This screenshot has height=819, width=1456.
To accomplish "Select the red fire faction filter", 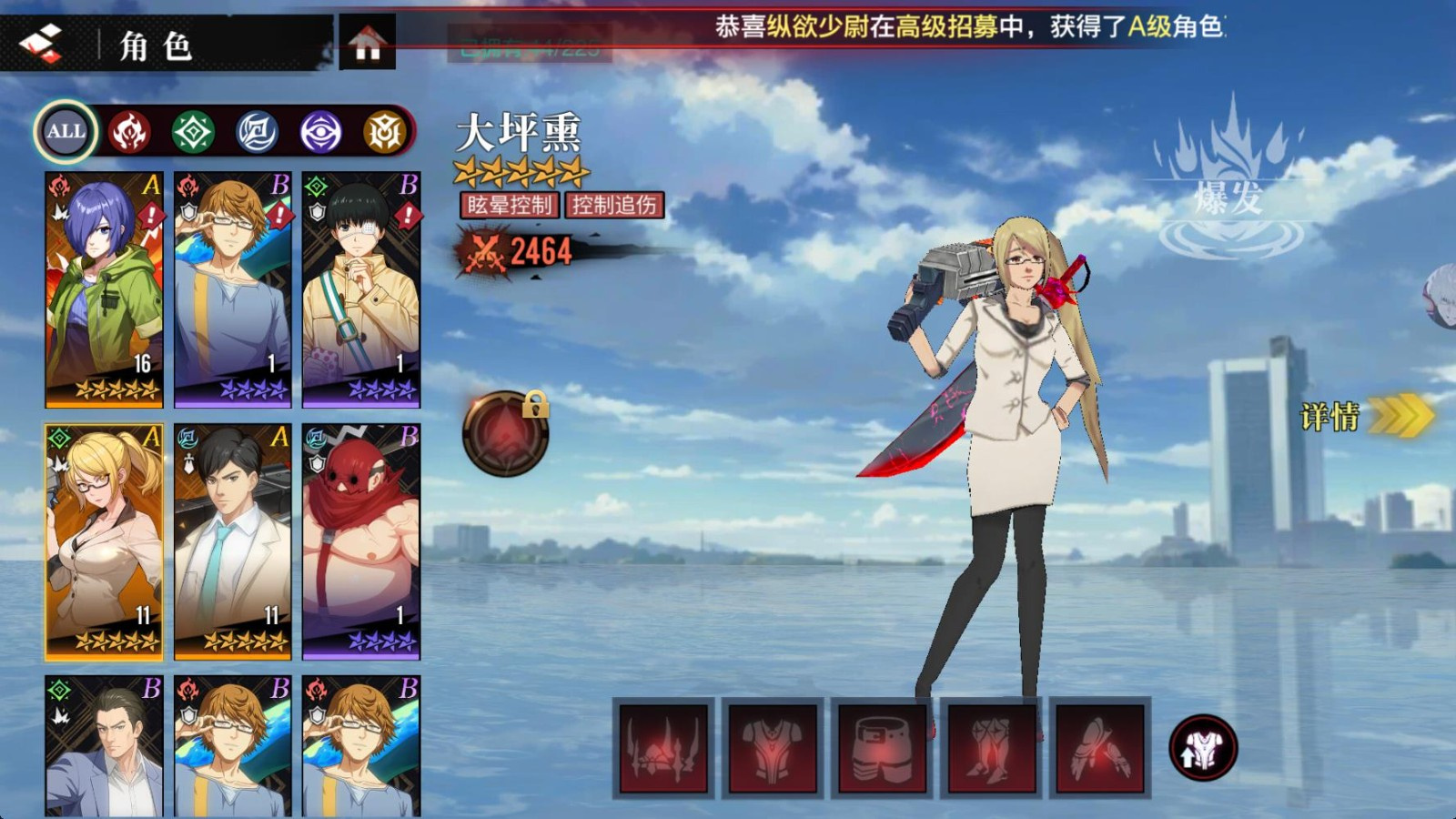I will coord(127,131).
